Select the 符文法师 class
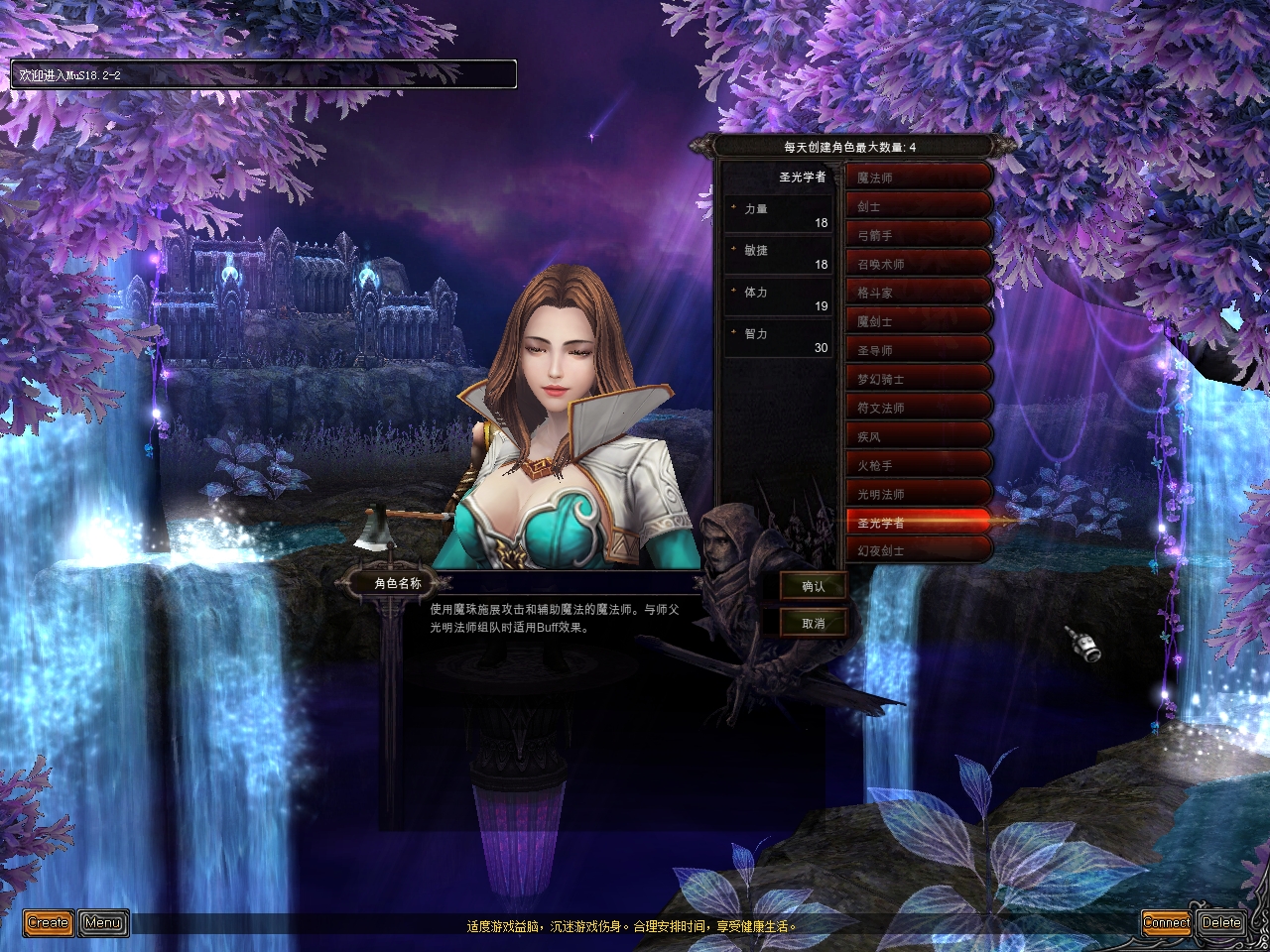This screenshot has height=952, width=1270. [x=919, y=408]
